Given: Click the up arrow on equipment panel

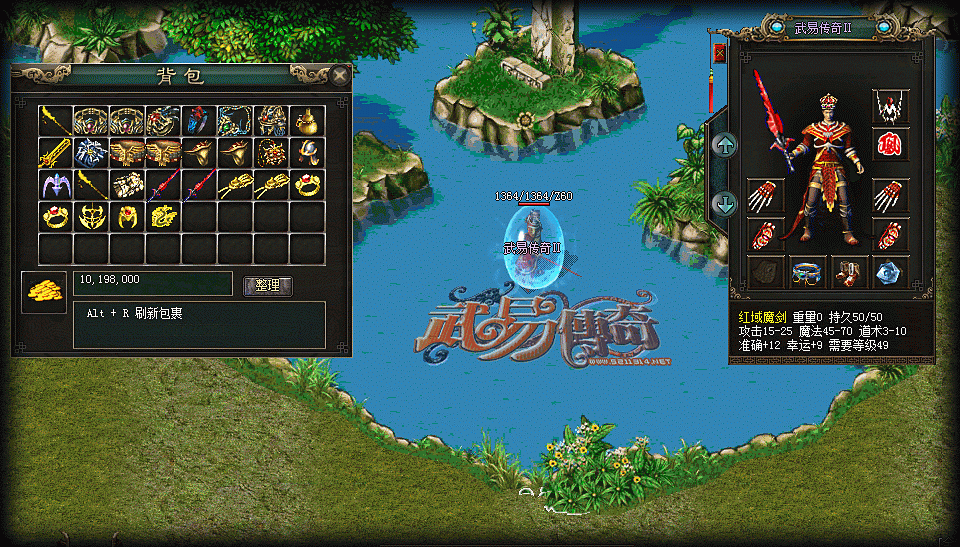Looking at the screenshot, I should [x=724, y=145].
